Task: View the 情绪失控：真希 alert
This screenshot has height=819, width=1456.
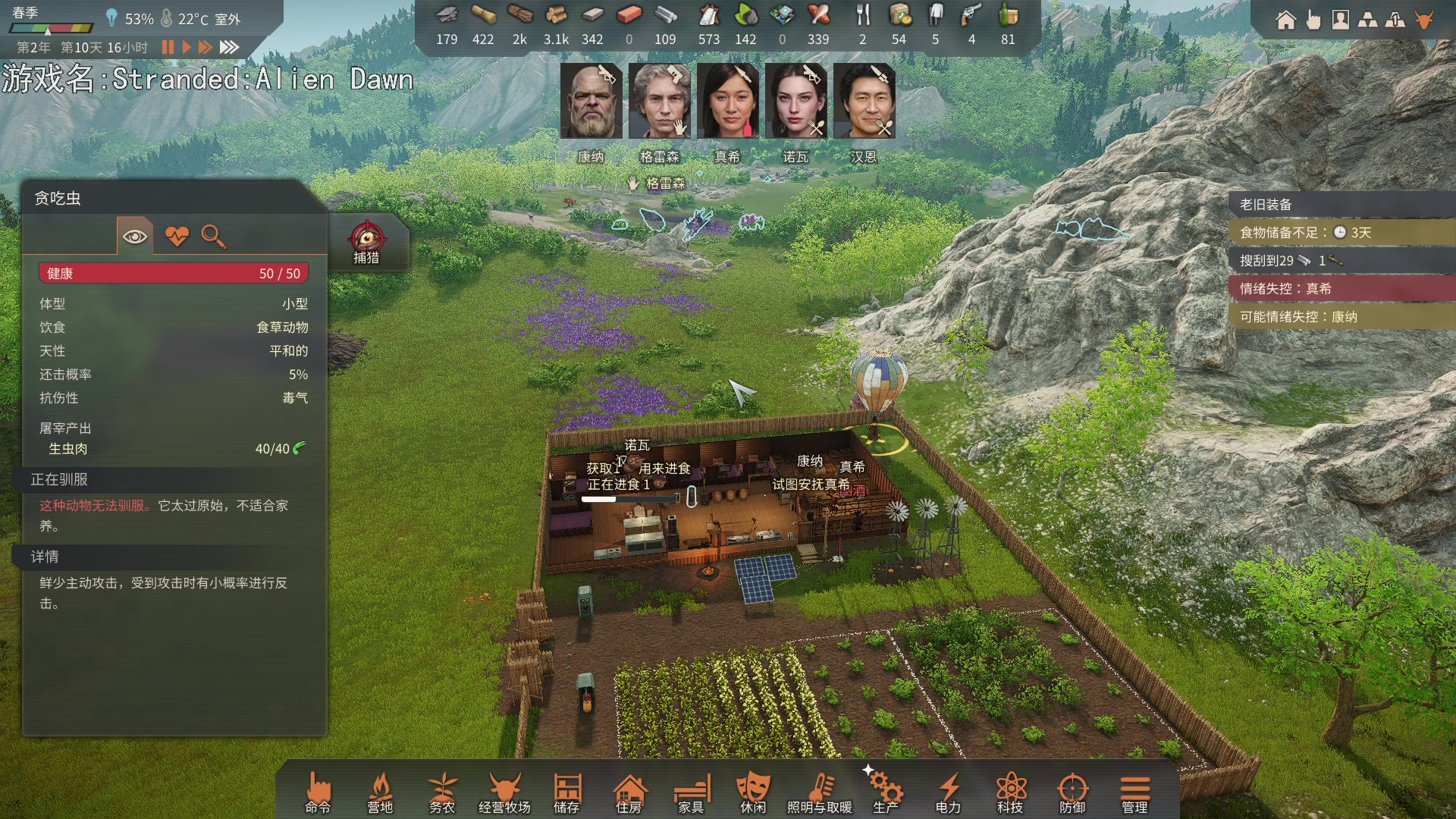Action: pyautogui.click(x=1341, y=288)
